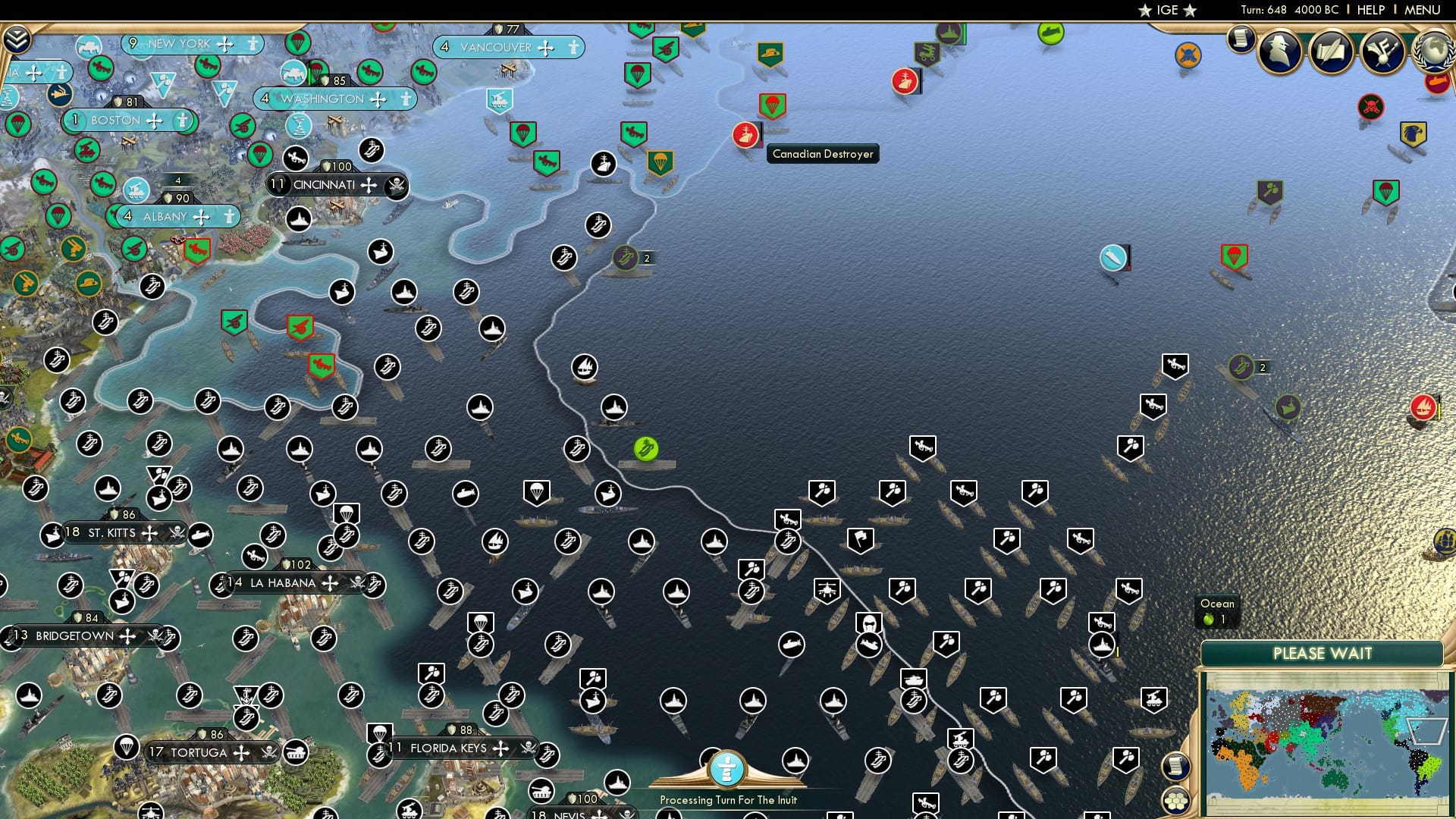Open the Social Policies quill icon
Image resolution: width=1456 pixels, height=819 pixels.
1332,52
